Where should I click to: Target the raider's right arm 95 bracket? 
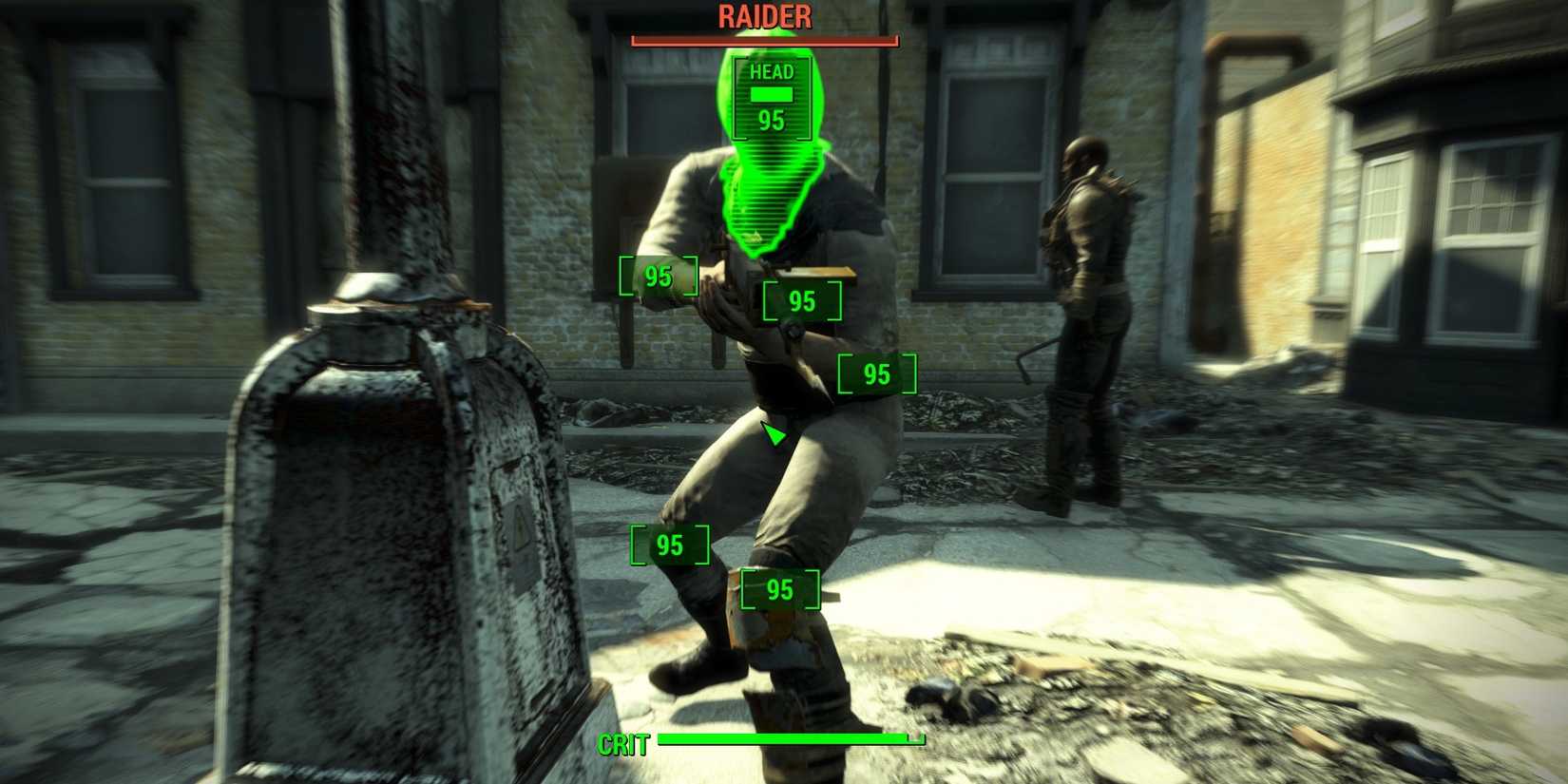pos(657,277)
